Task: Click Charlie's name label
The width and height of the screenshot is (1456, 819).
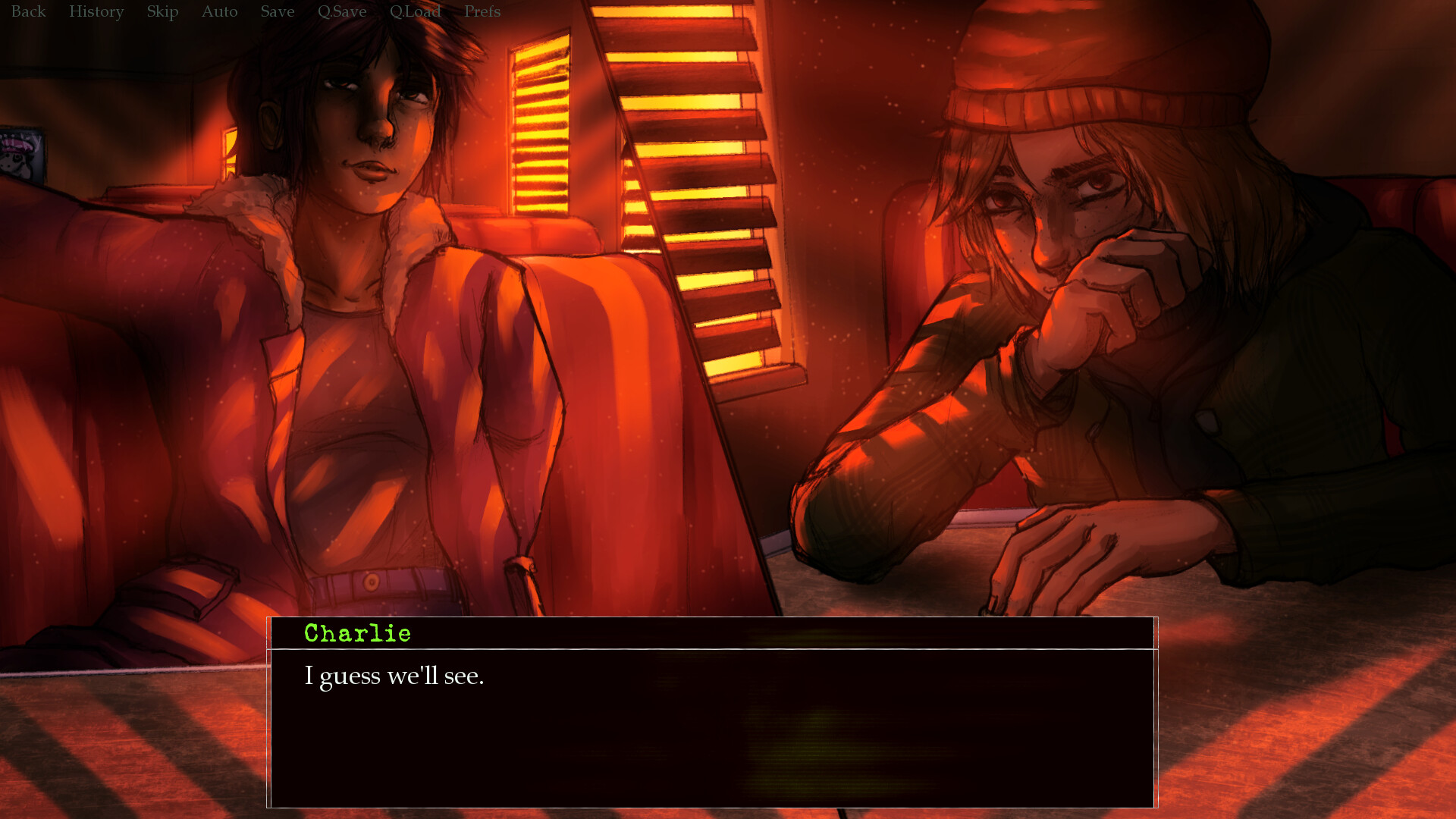Action: 357,633
